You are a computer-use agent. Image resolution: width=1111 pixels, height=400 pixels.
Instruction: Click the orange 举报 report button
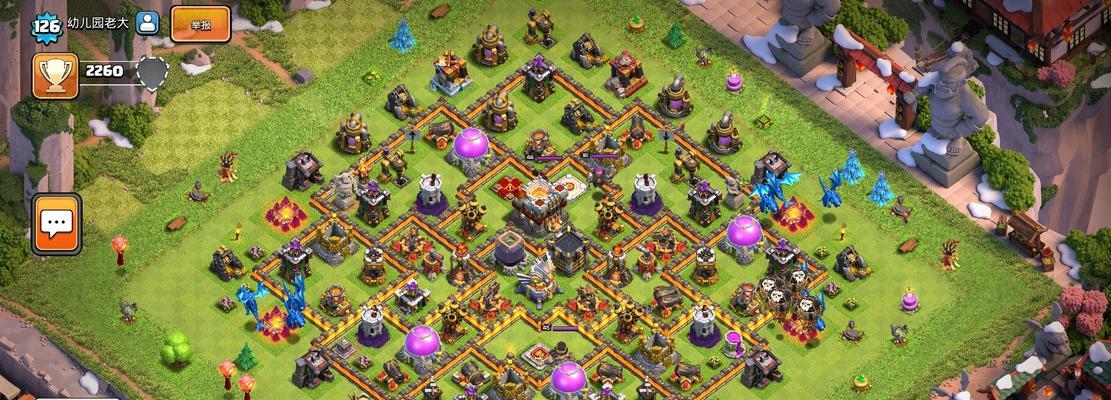click(x=200, y=23)
